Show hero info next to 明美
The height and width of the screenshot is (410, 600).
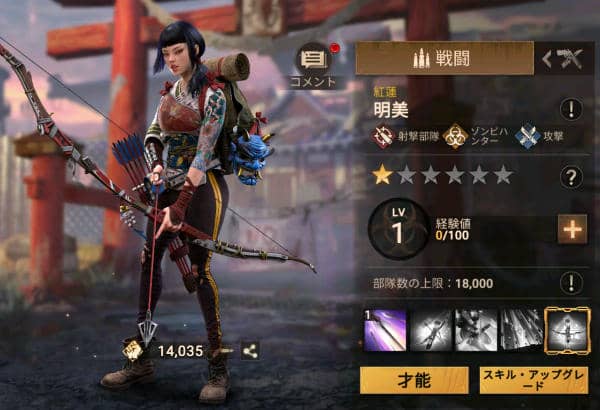[571, 110]
